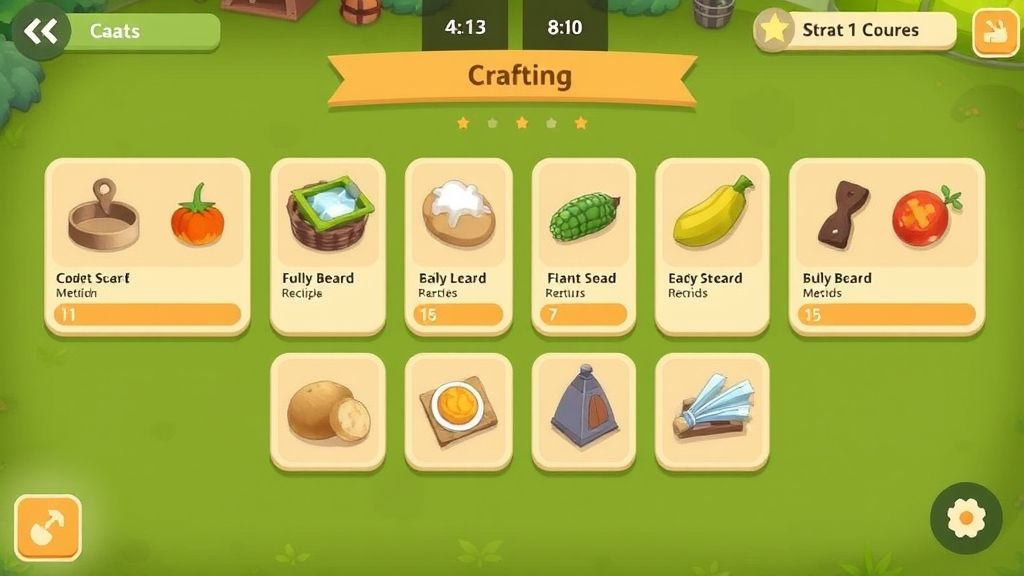Open the Strat 1 Coures star button
1024x576 pixels.
coord(854,30)
